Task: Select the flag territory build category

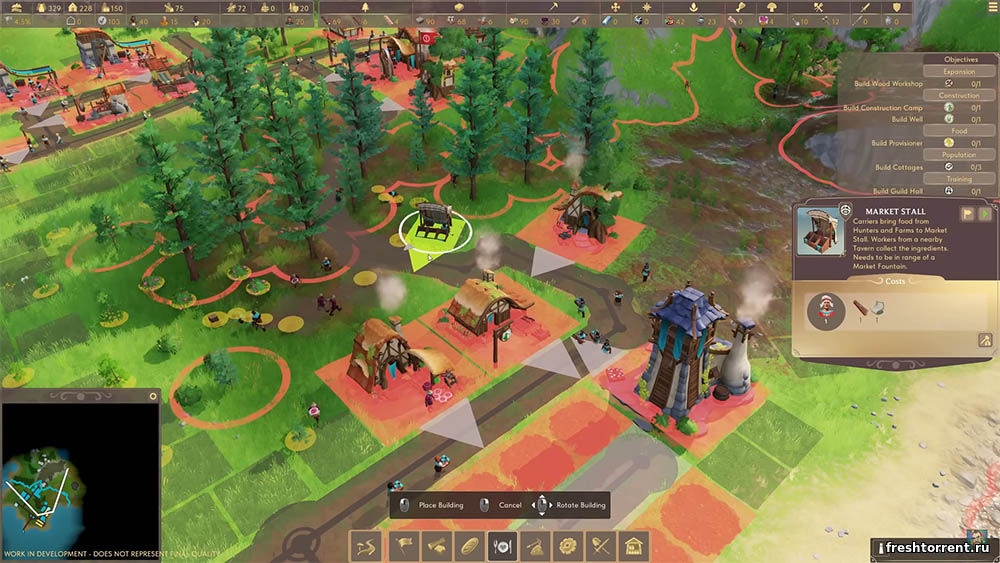Action: click(405, 546)
